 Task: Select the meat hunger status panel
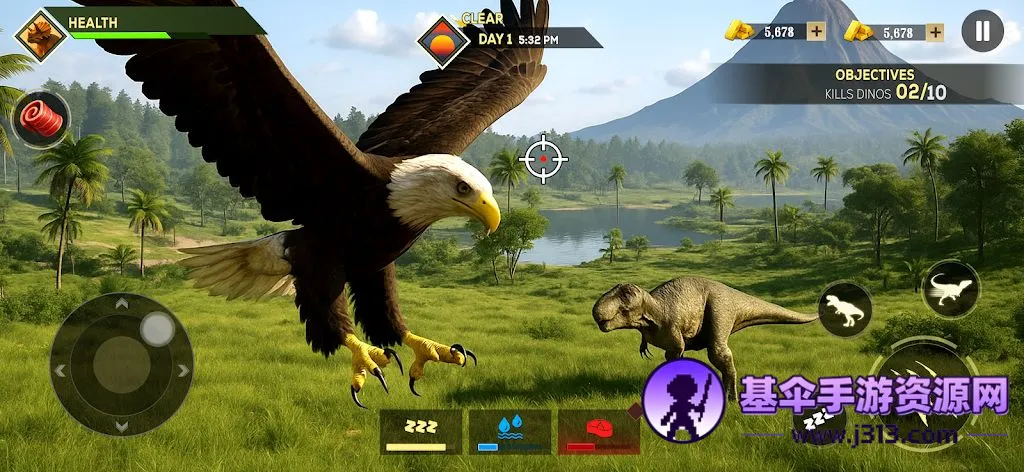pyautogui.click(x=598, y=432)
